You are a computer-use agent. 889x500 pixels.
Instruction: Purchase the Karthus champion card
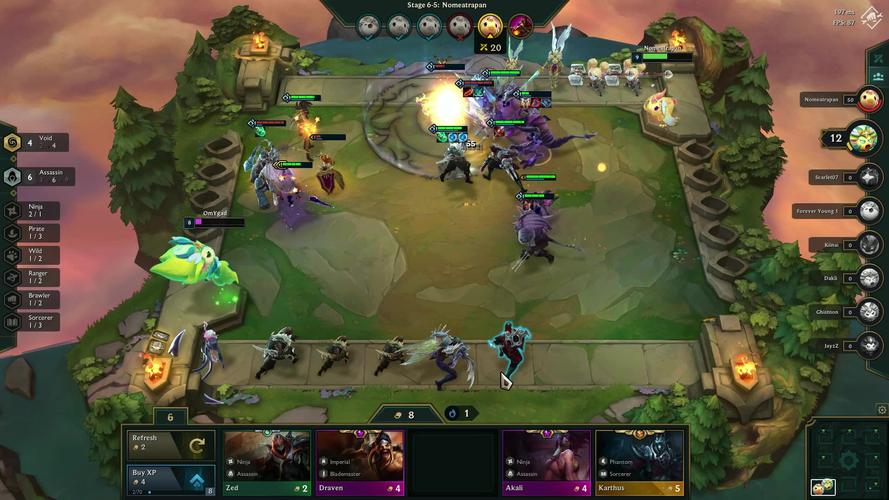pos(640,462)
